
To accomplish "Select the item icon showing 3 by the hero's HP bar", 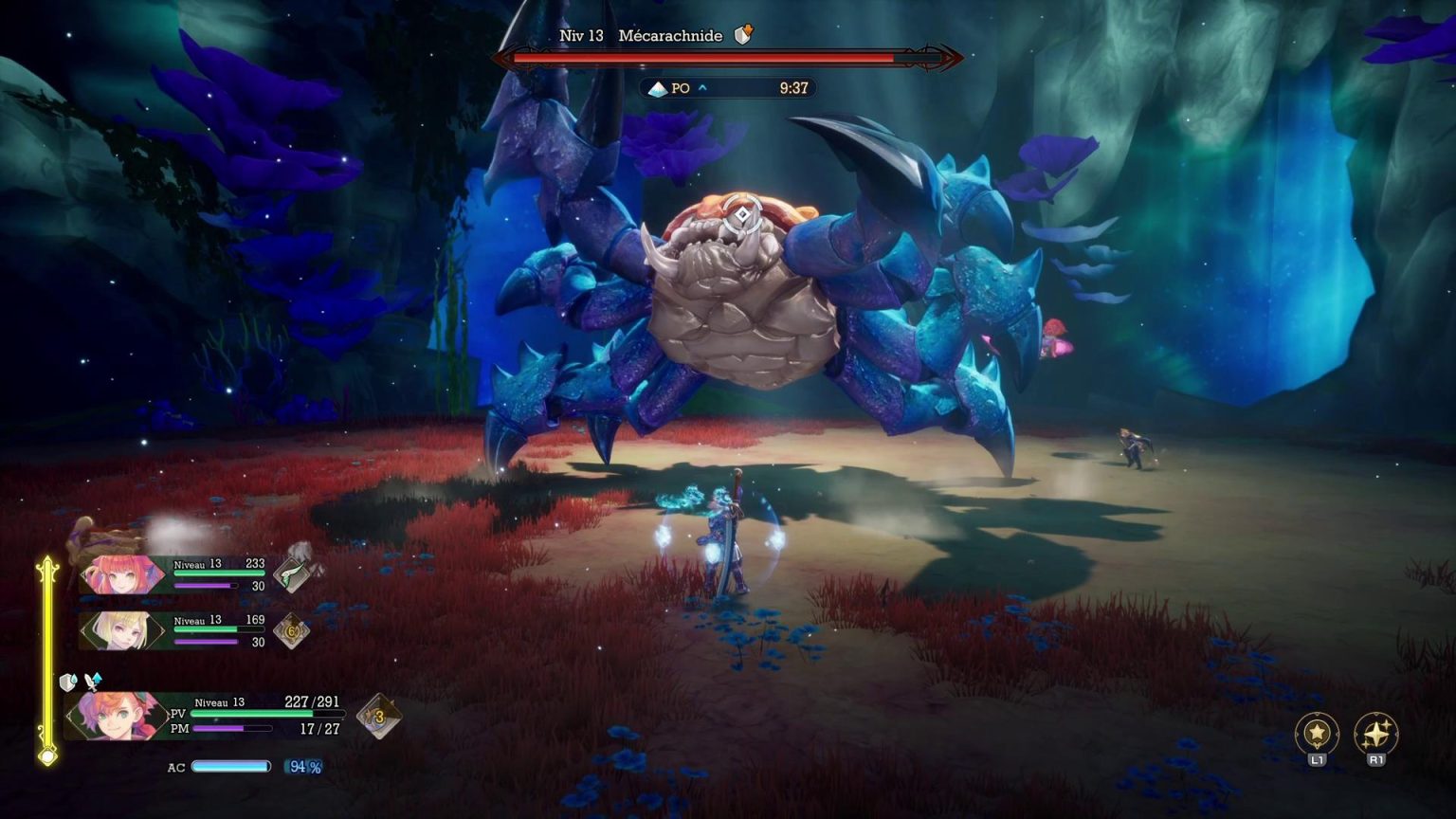I will point(378,716).
